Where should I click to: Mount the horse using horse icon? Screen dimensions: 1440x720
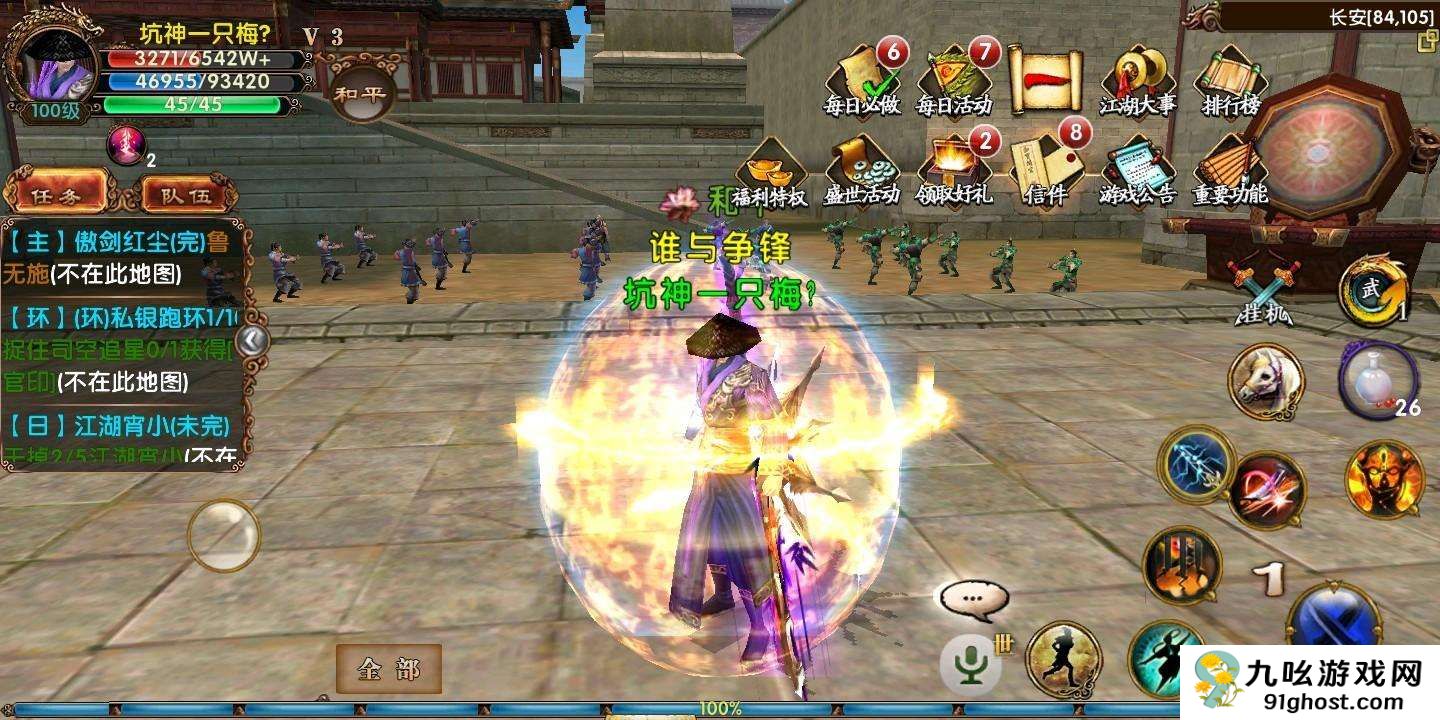click(x=1266, y=381)
